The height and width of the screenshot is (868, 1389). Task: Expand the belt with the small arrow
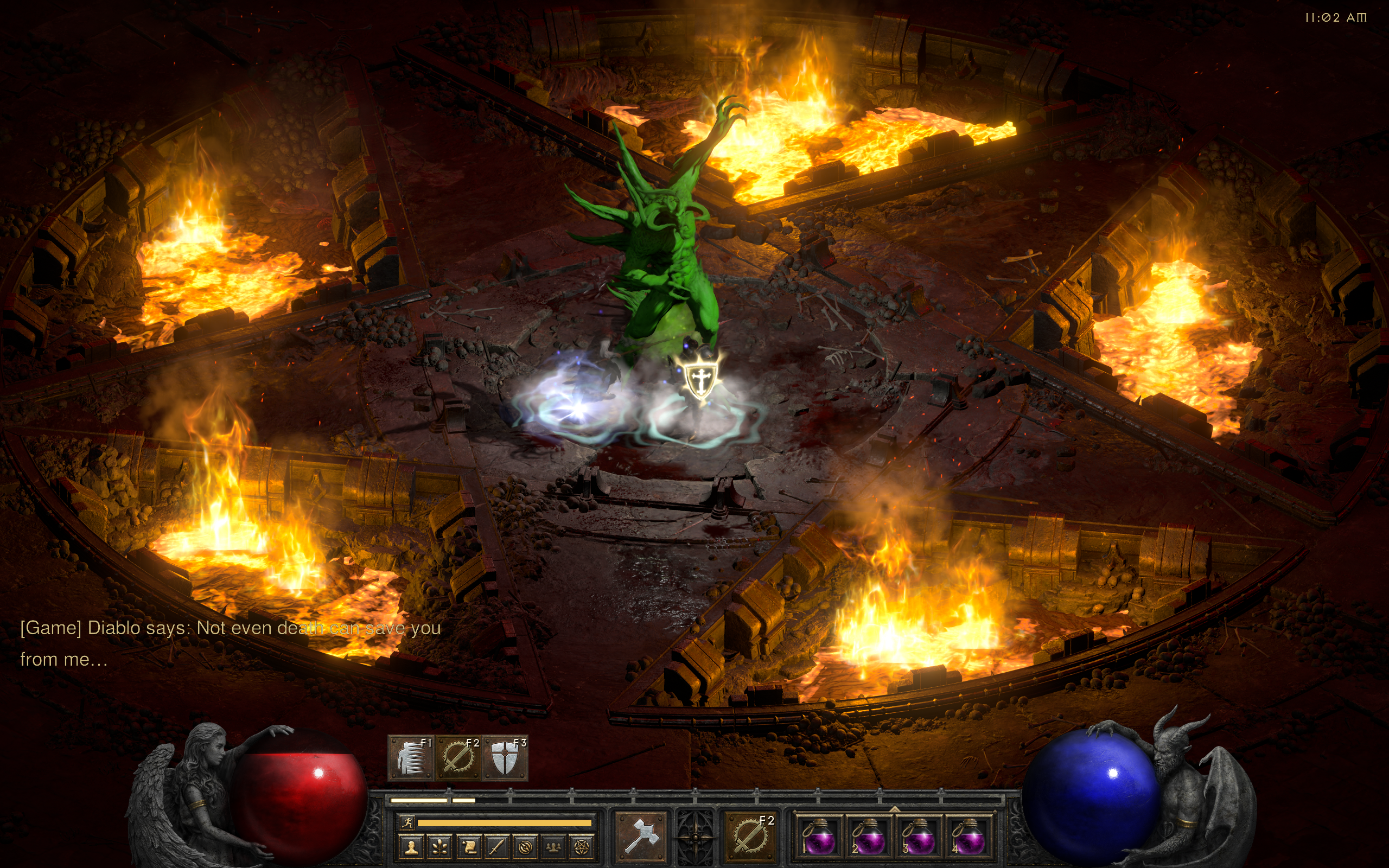894,809
